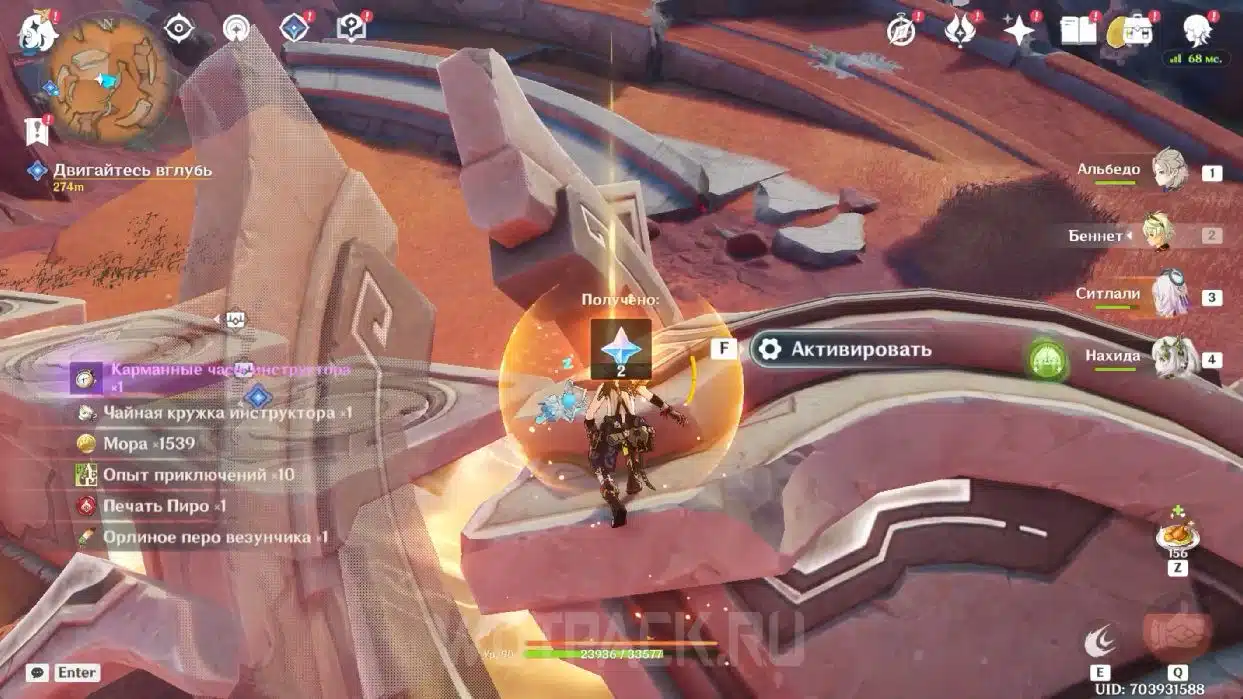
Task: Select the tracked quest "Двигайтесь вглубь"
Action: 132,170
